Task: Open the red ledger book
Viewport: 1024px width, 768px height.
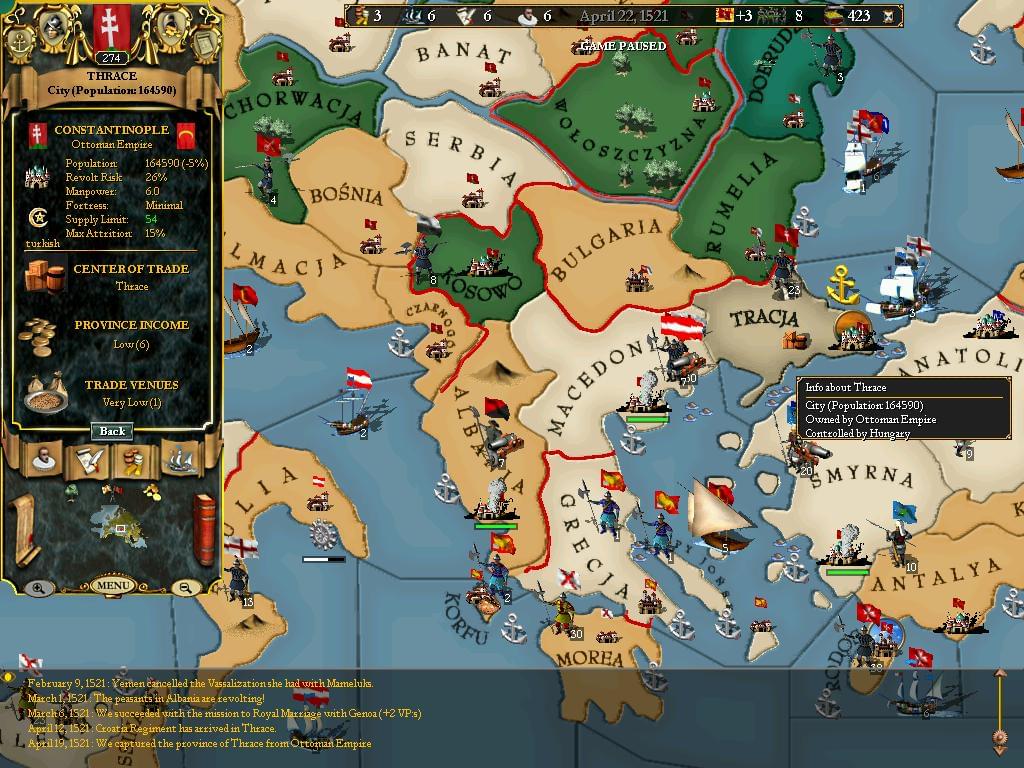Action: (203, 530)
